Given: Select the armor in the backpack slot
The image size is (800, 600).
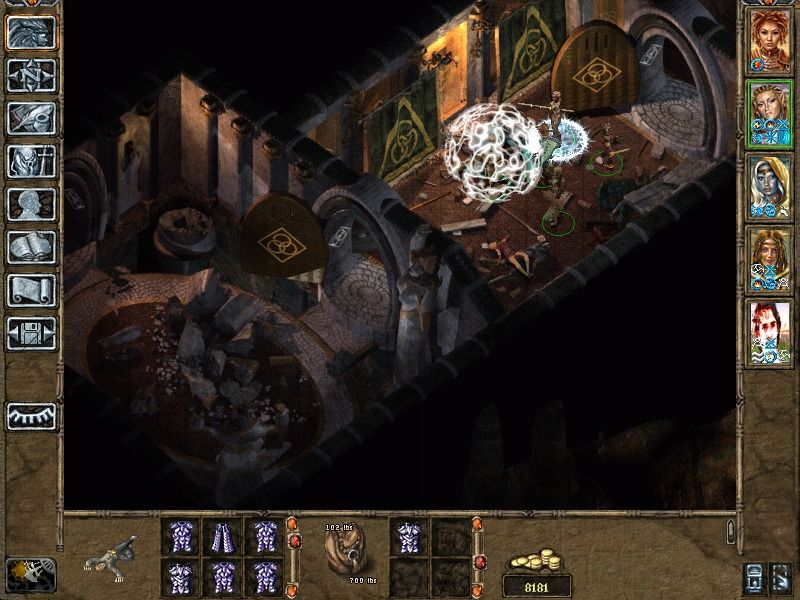Looking at the screenshot, I should point(408,537).
